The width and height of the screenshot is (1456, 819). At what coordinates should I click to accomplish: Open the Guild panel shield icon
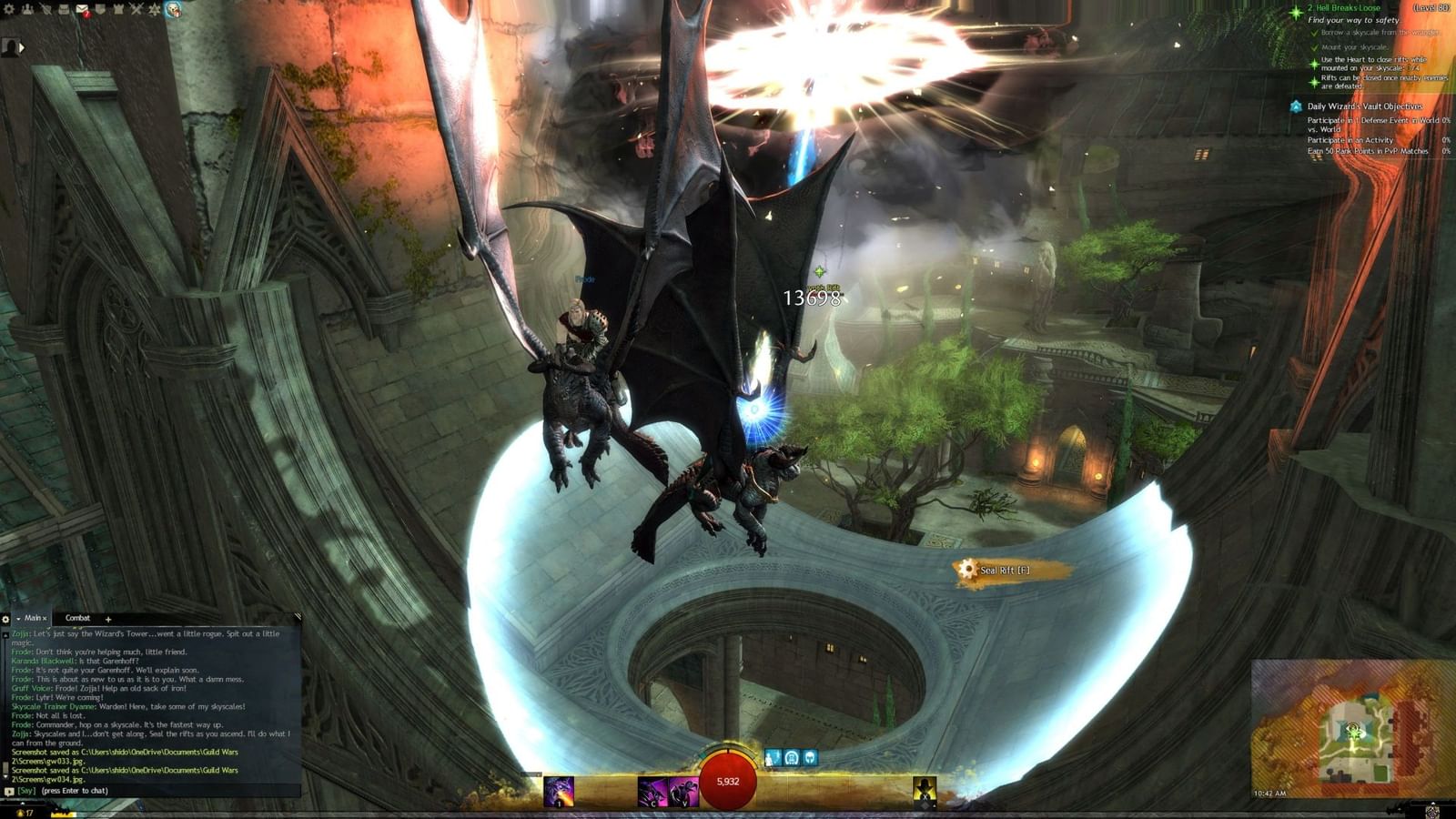pyautogui.click(x=100, y=10)
